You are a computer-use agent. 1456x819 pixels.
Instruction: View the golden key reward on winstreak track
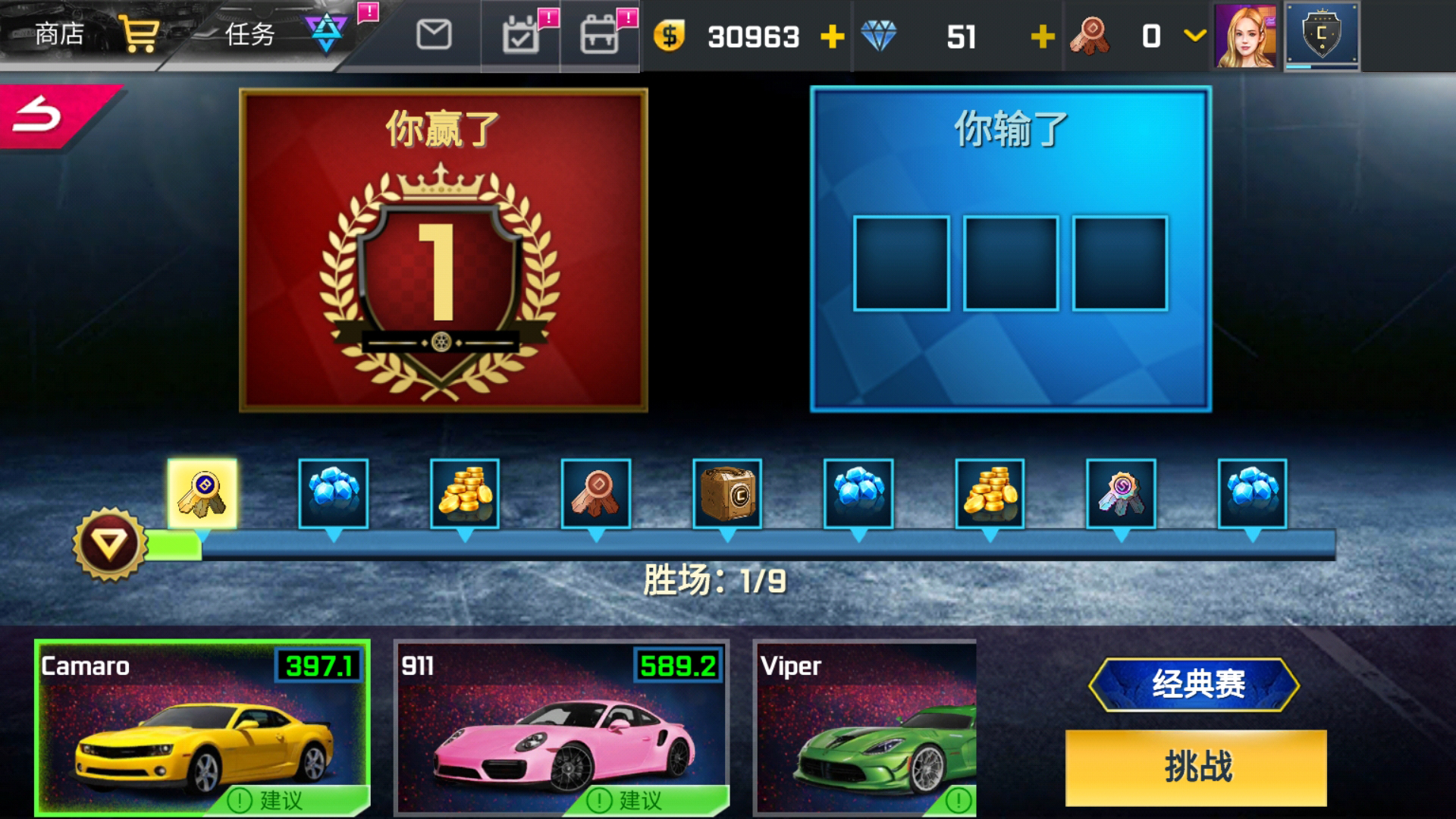point(201,493)
